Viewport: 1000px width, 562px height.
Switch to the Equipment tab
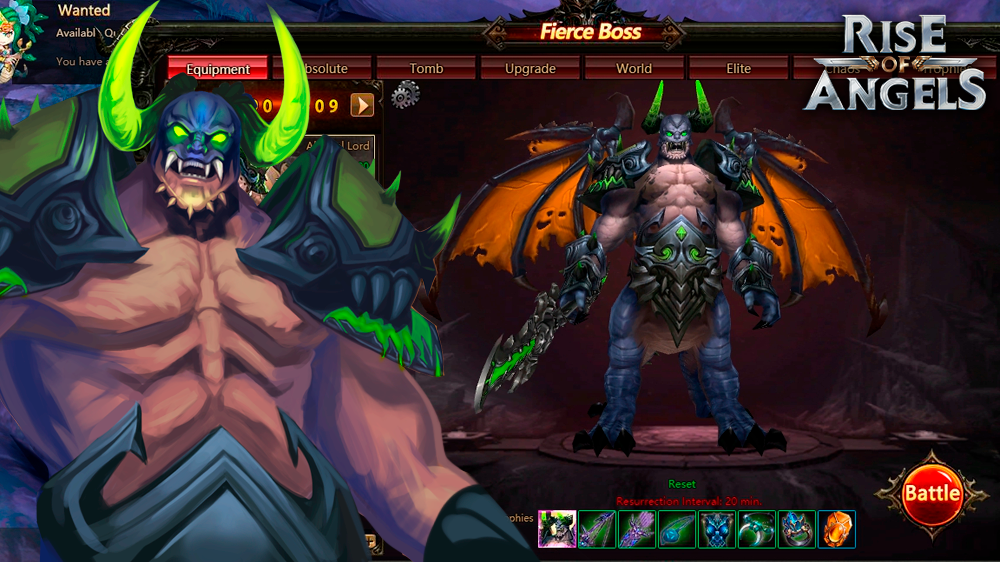coord(218,69)
